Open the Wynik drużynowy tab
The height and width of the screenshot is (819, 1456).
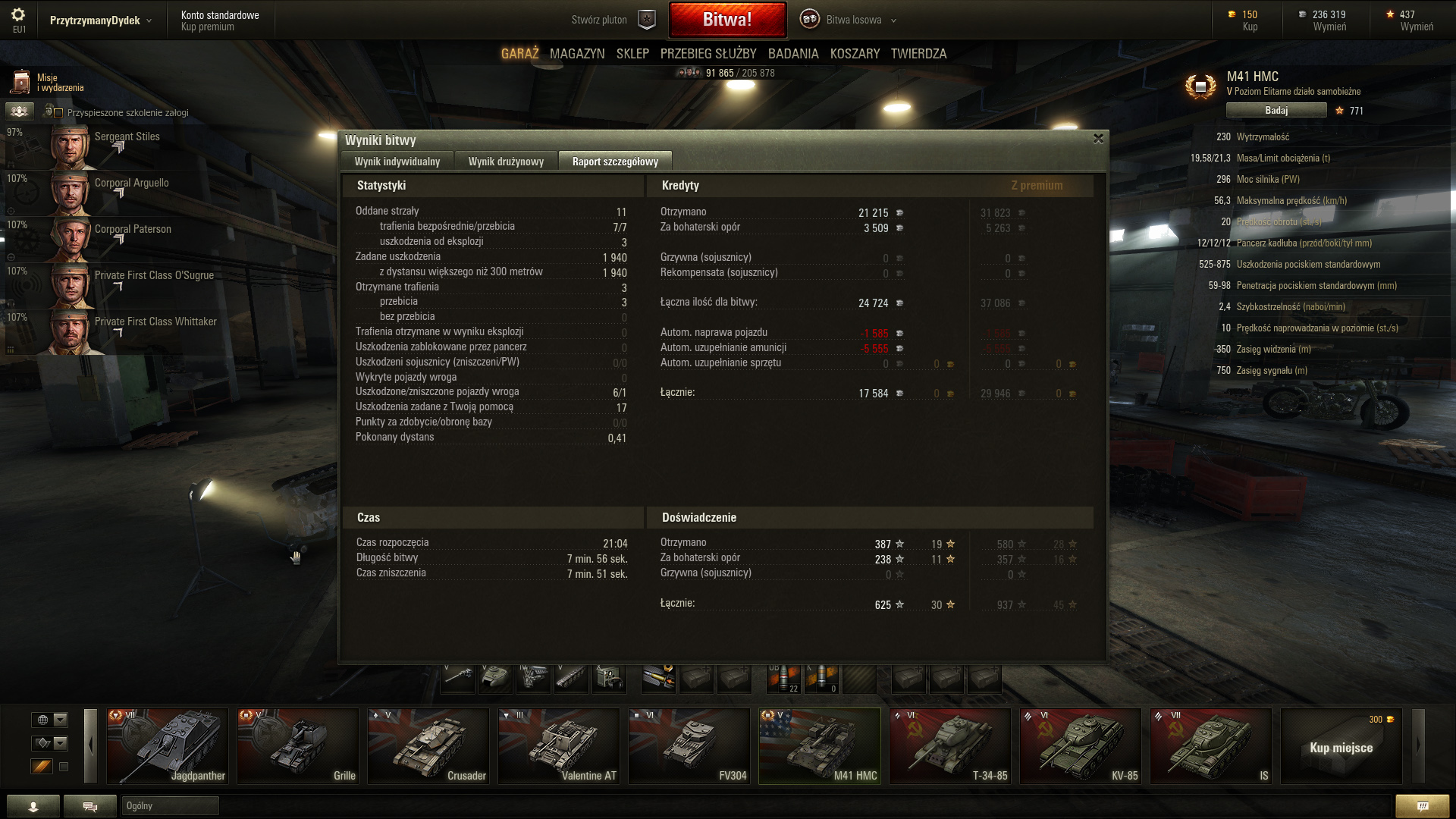(x=506, y=162)
